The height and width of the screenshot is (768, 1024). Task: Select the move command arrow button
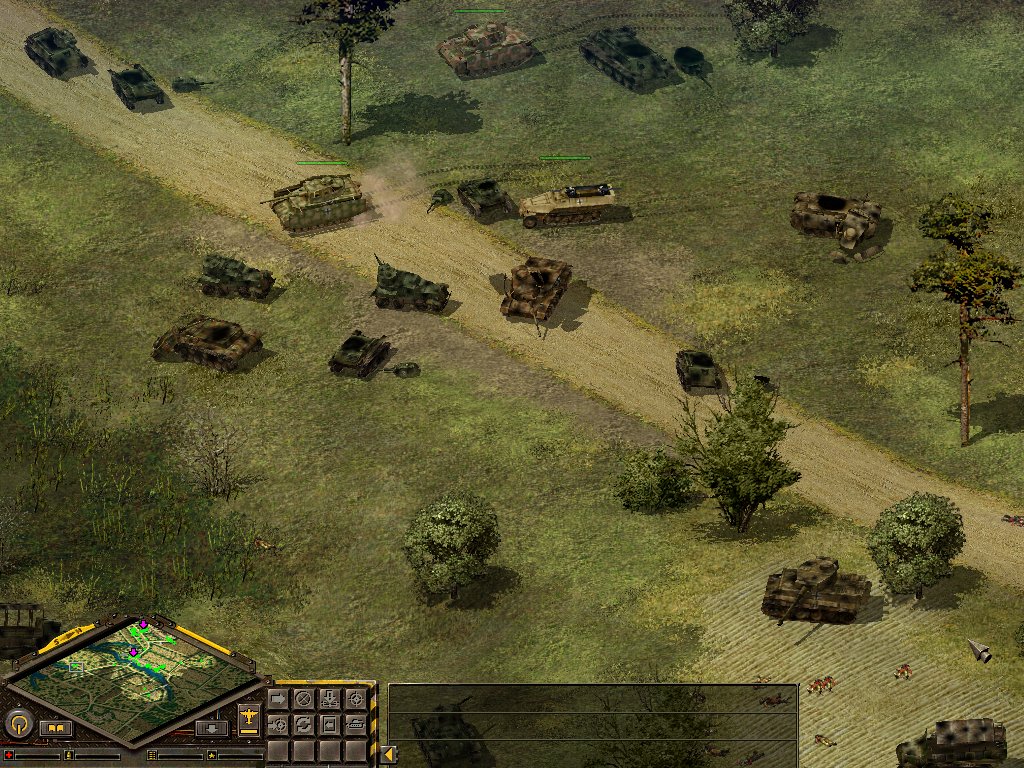(x=278, y=699)
